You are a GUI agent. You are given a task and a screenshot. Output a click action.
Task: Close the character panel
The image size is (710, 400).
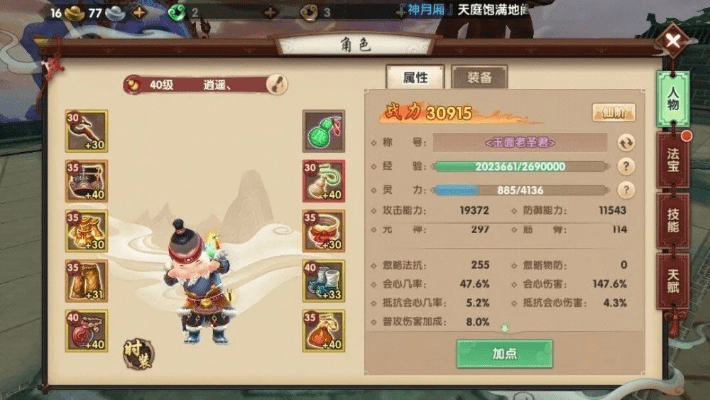point(676,43)
